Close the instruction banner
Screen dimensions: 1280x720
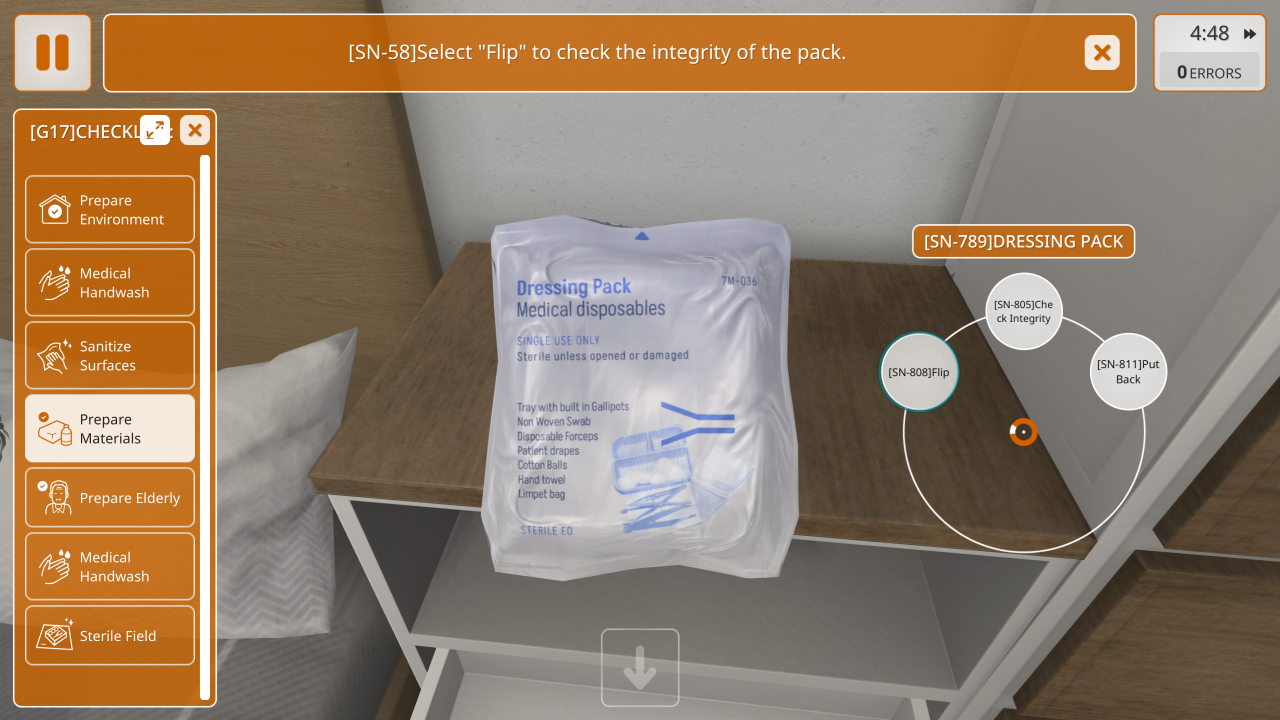[1102, 52]
